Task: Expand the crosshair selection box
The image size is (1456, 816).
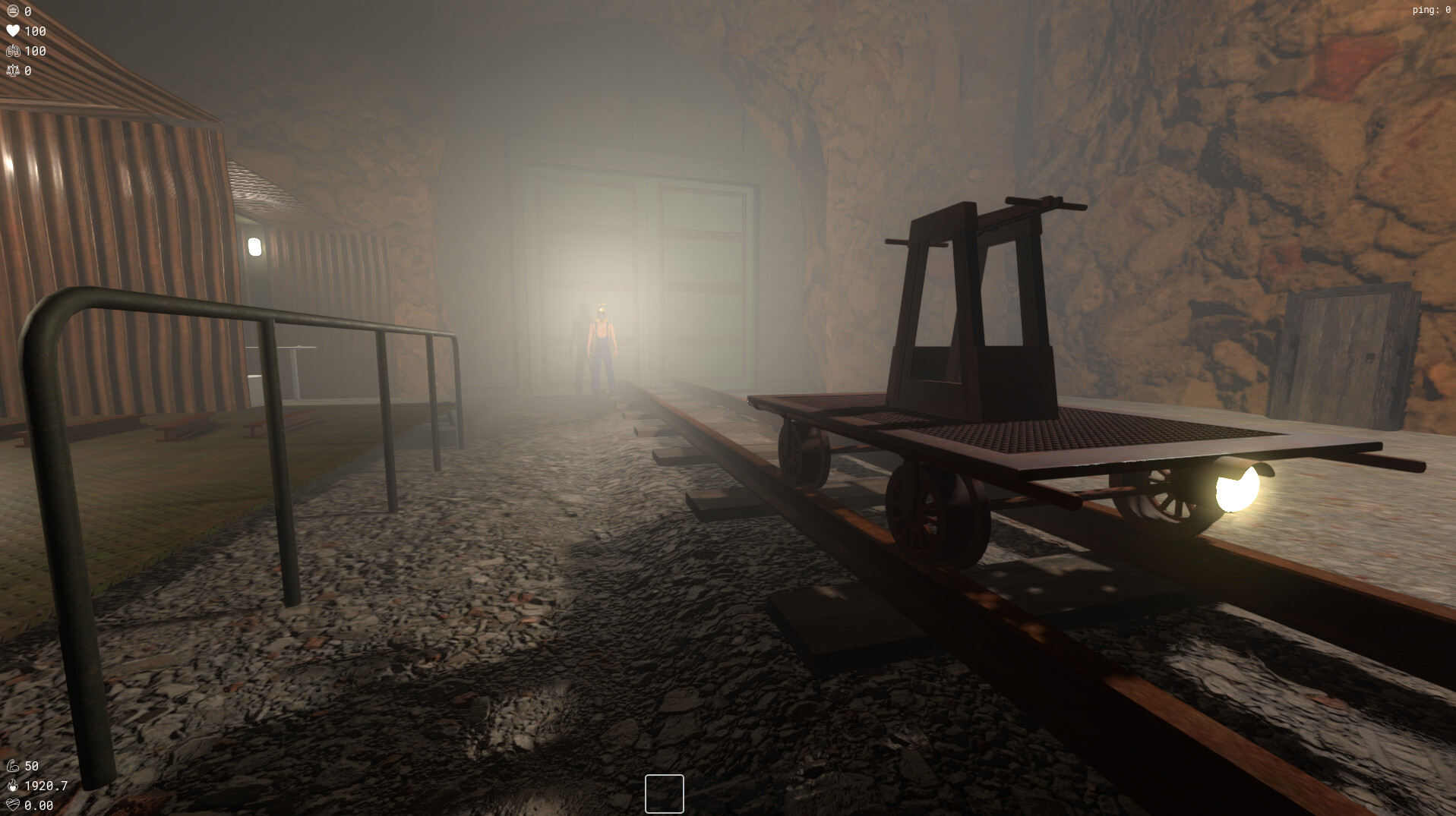Action: [664, 794]
